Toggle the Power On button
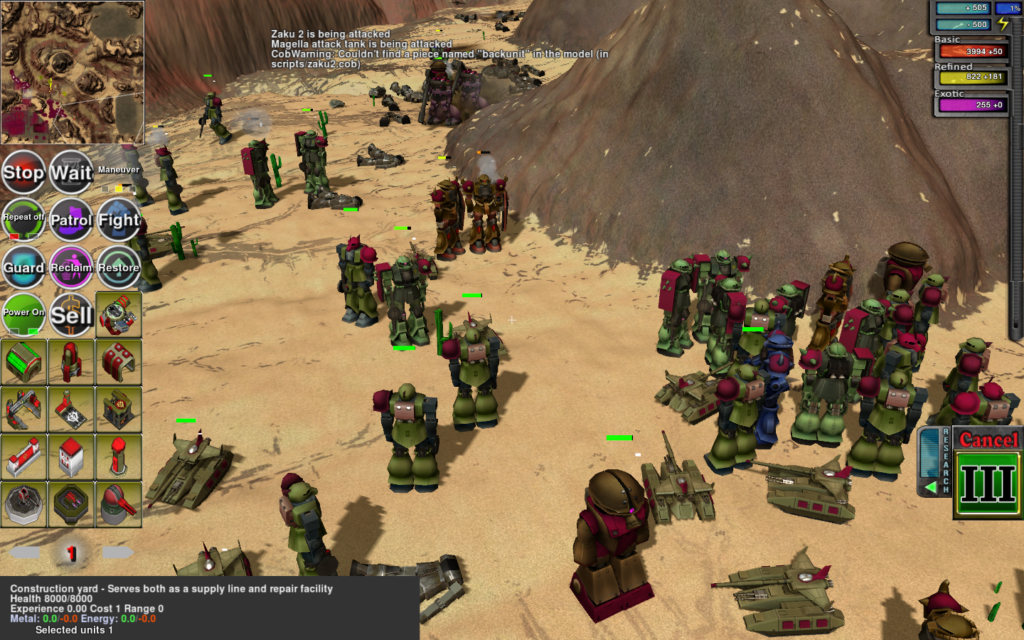The width and height of the screenshot is (1024, 640). pos(23,314)
